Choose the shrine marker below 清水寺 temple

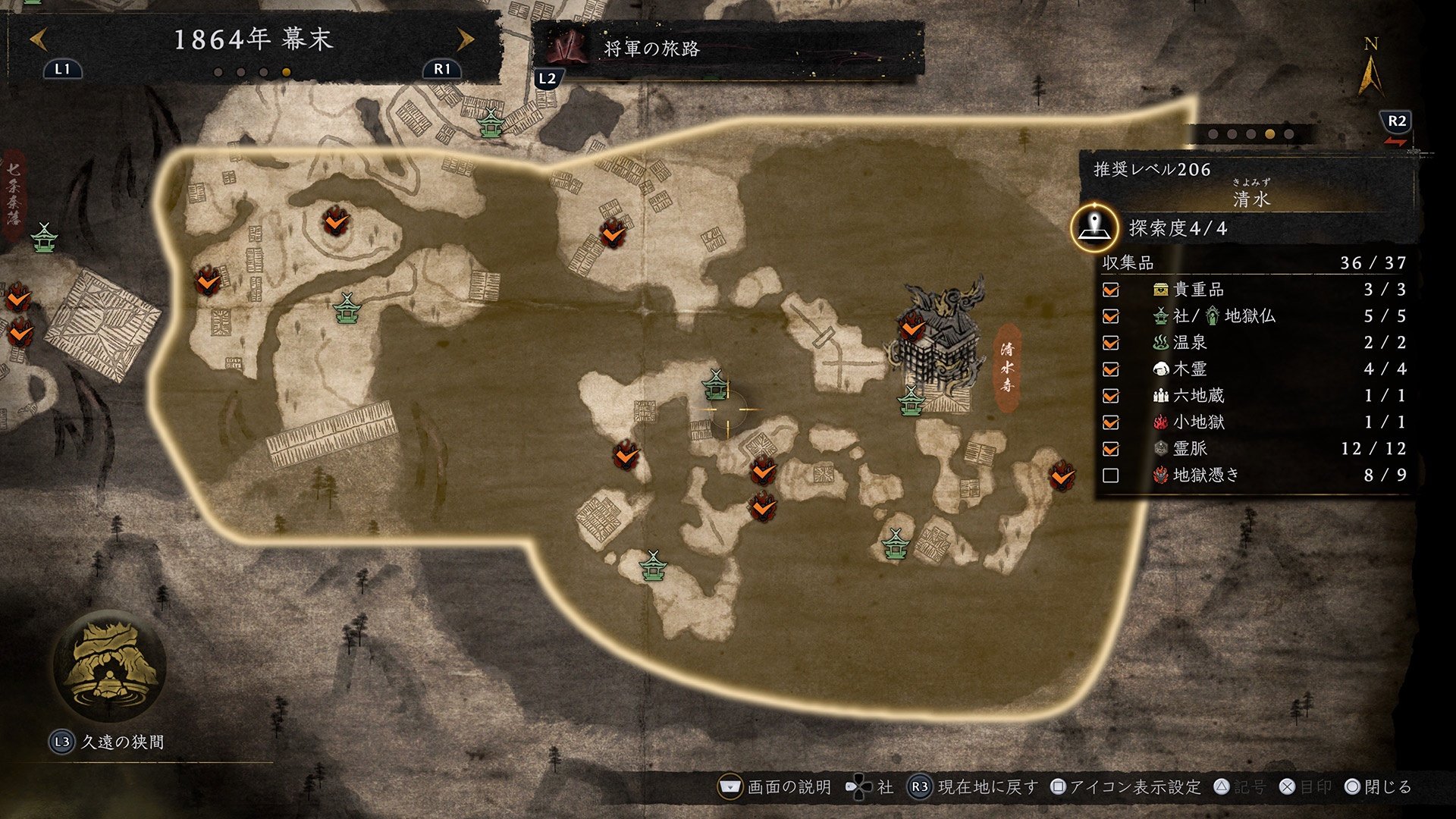910,401
